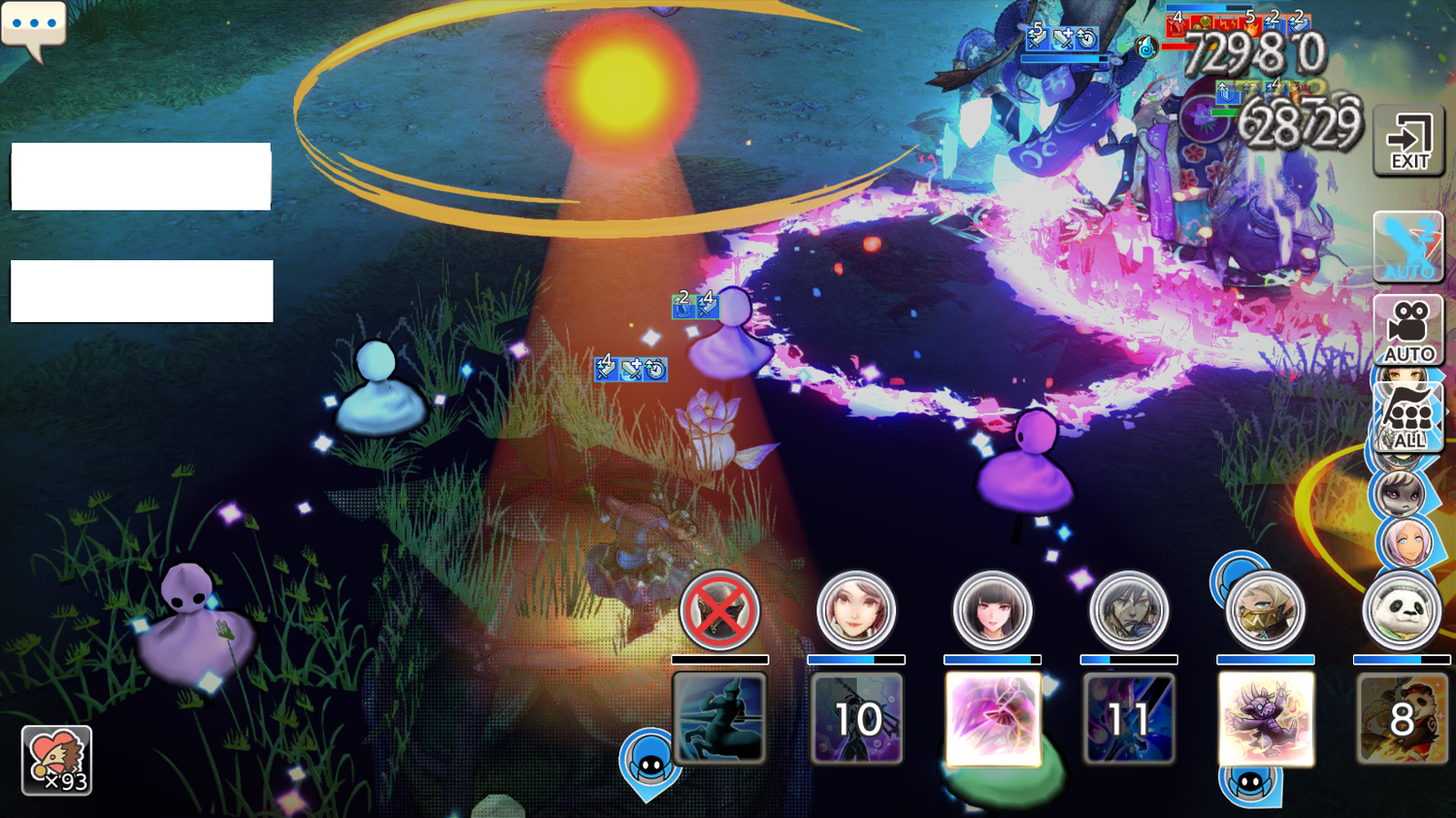Tap the centaur lancer skill icon
Viewport: 1456px width, 818px height.
(x=719, y=719)
